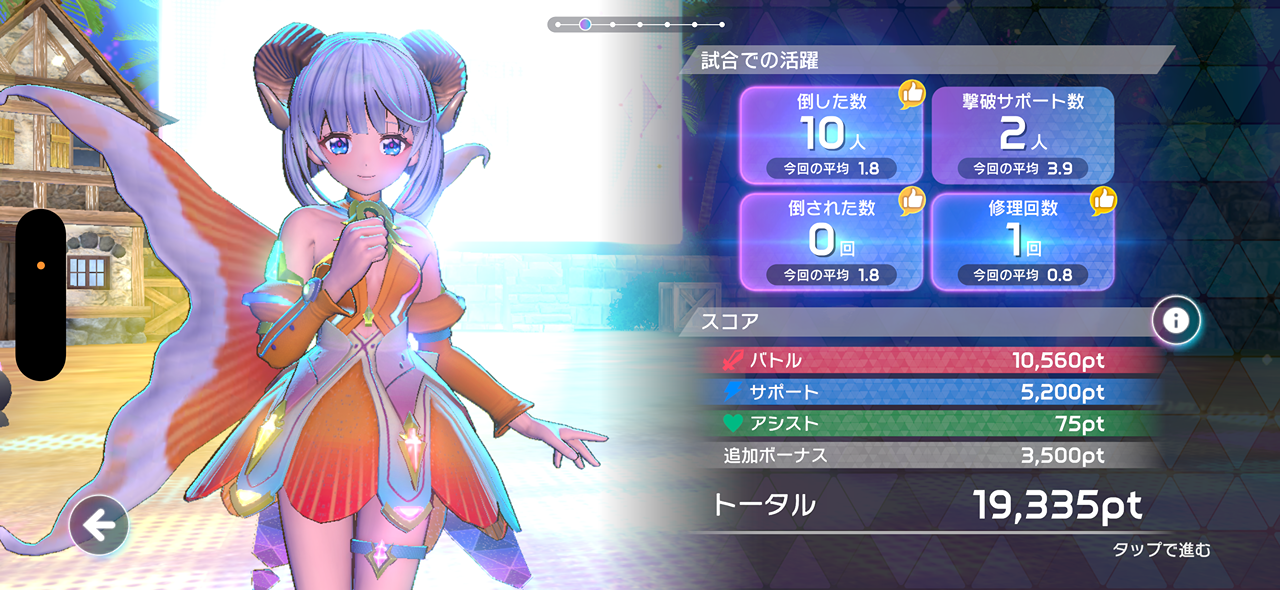
Task: Select the 撃破サポート数 stat panel
Action: click(x=1022, y=135)
